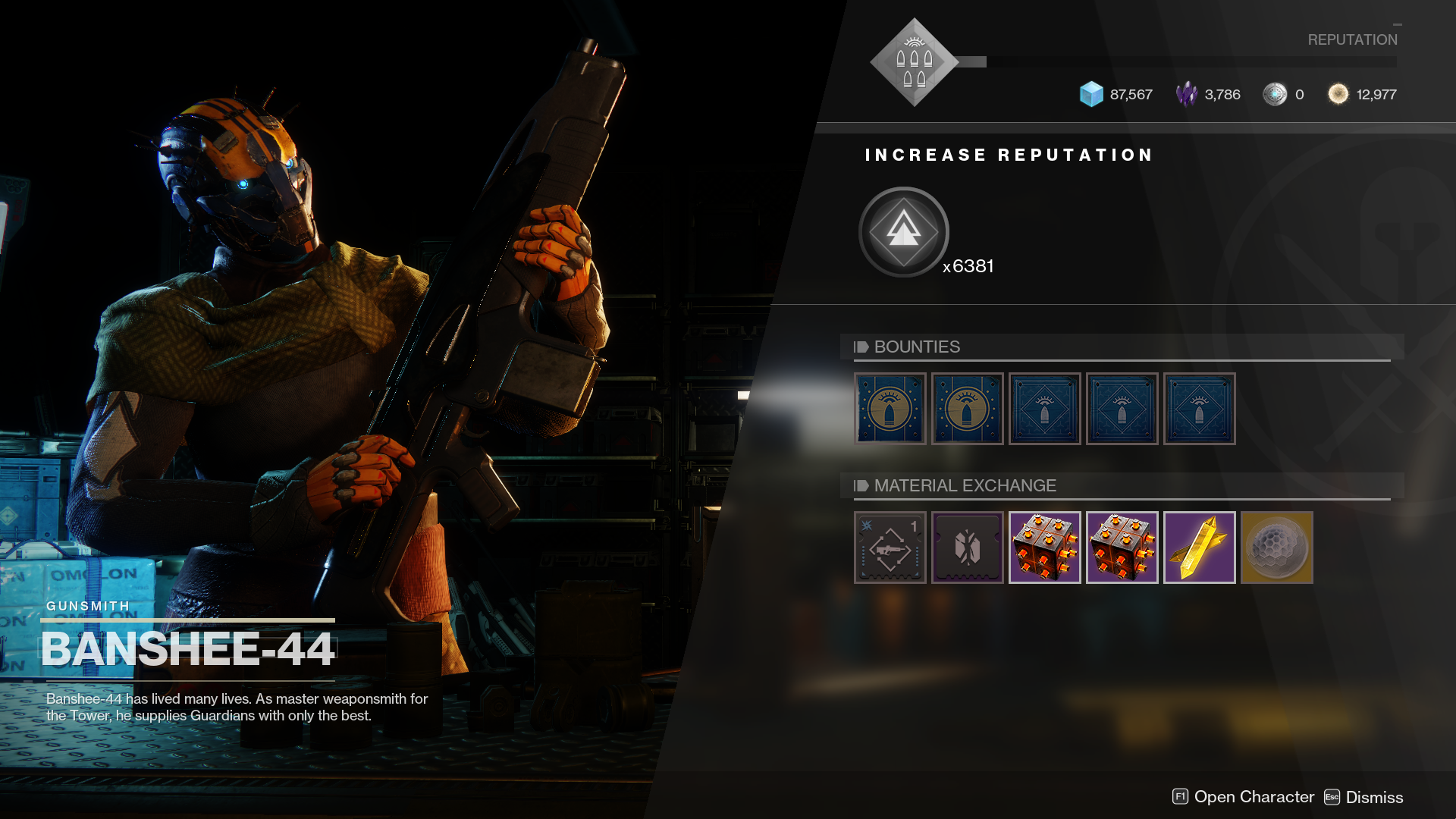Viewport: 1456px width, 819px height.
Task: Select the first Enhancement Prism exchange slot
Action: (1045, 548)
